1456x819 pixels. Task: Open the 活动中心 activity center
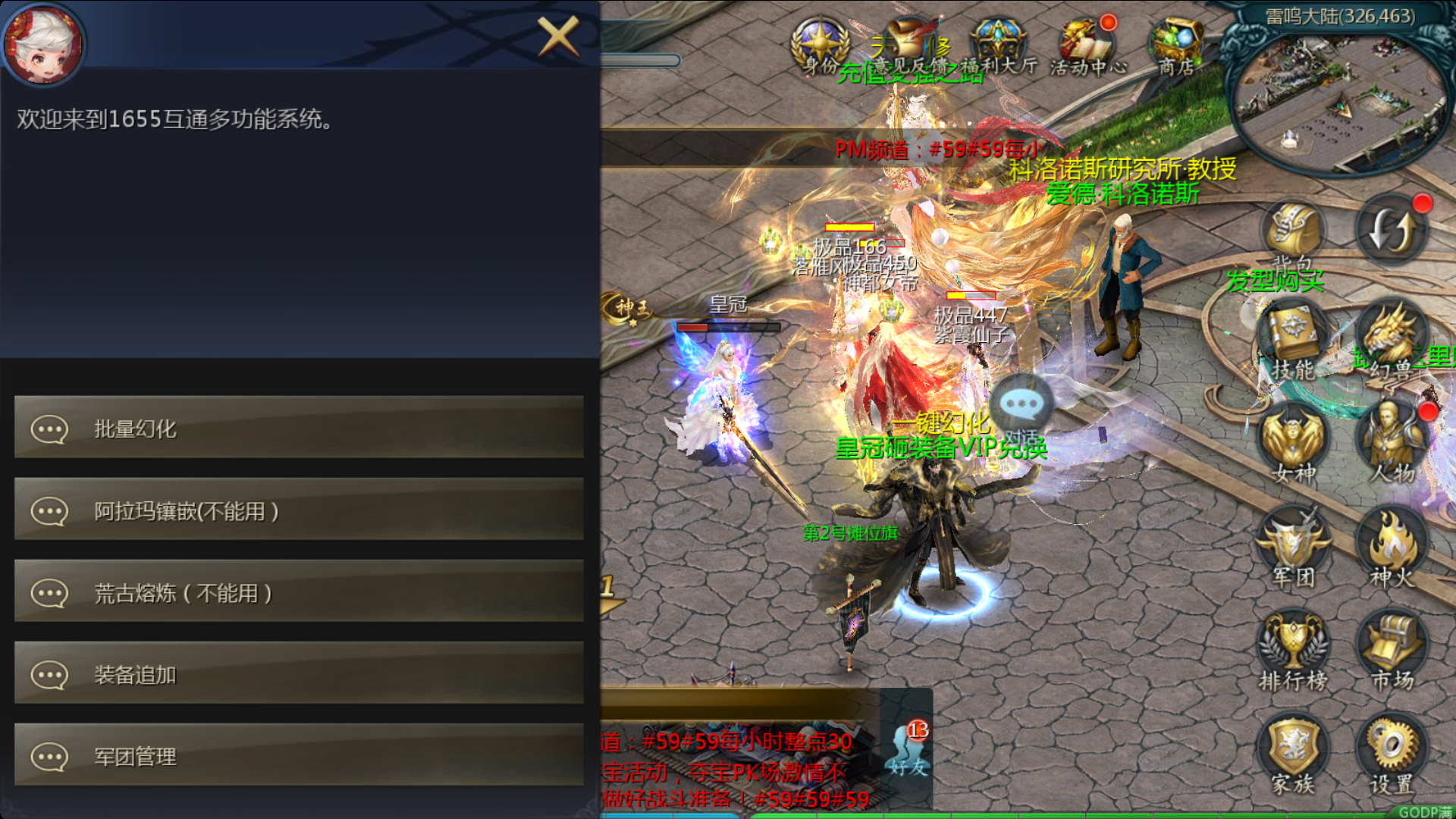[1087, 45]
